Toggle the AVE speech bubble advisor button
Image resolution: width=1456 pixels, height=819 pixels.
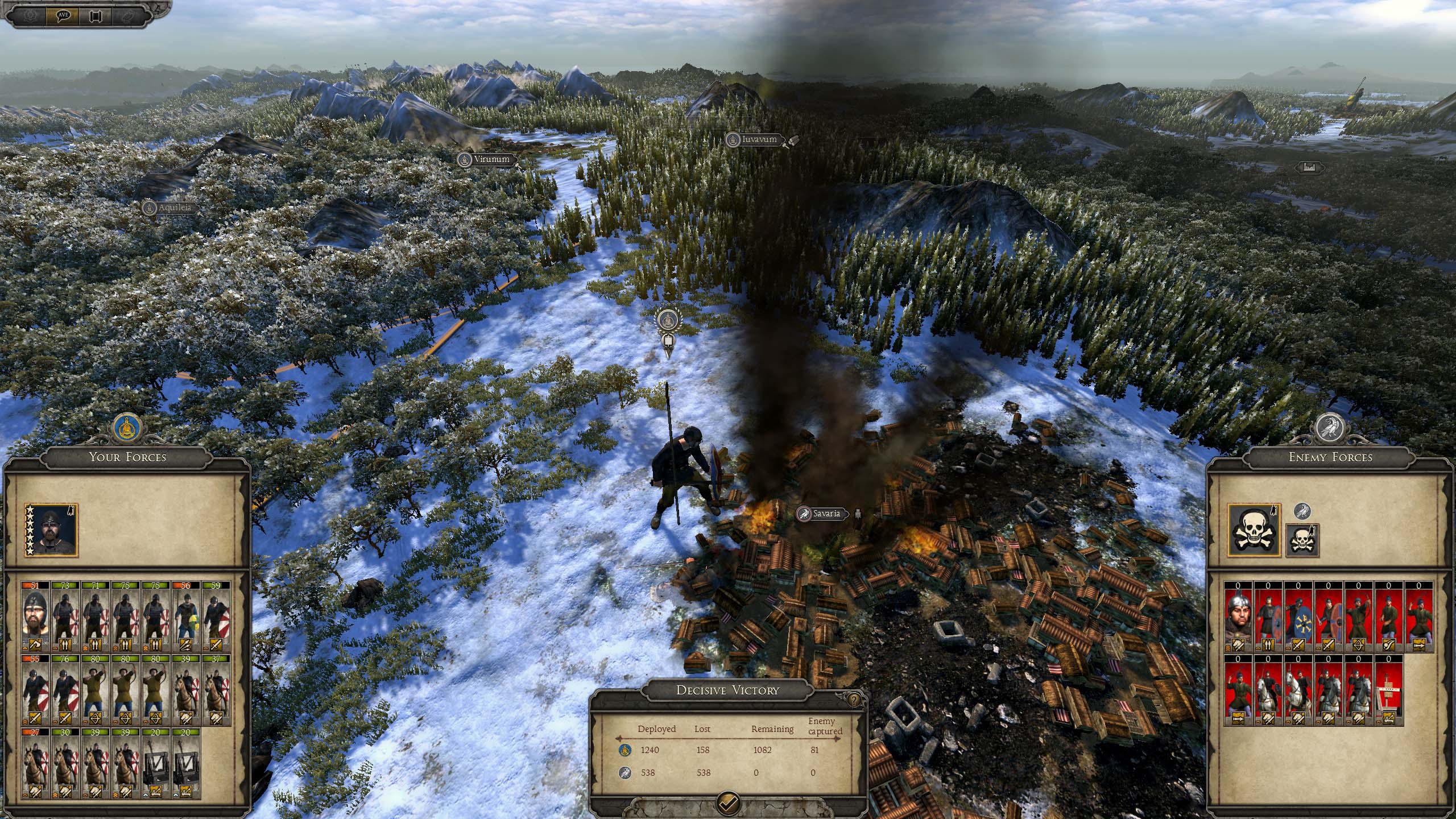(x=64, y=15)
